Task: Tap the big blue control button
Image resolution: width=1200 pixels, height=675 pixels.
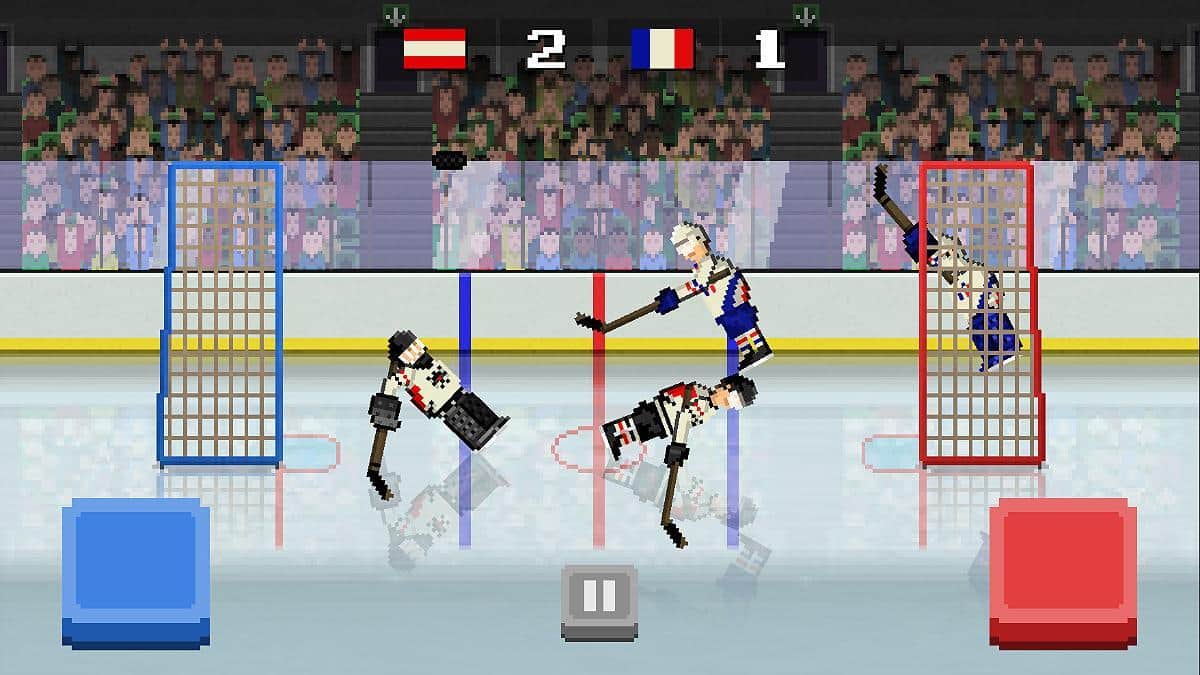Action: pos(136,572)
